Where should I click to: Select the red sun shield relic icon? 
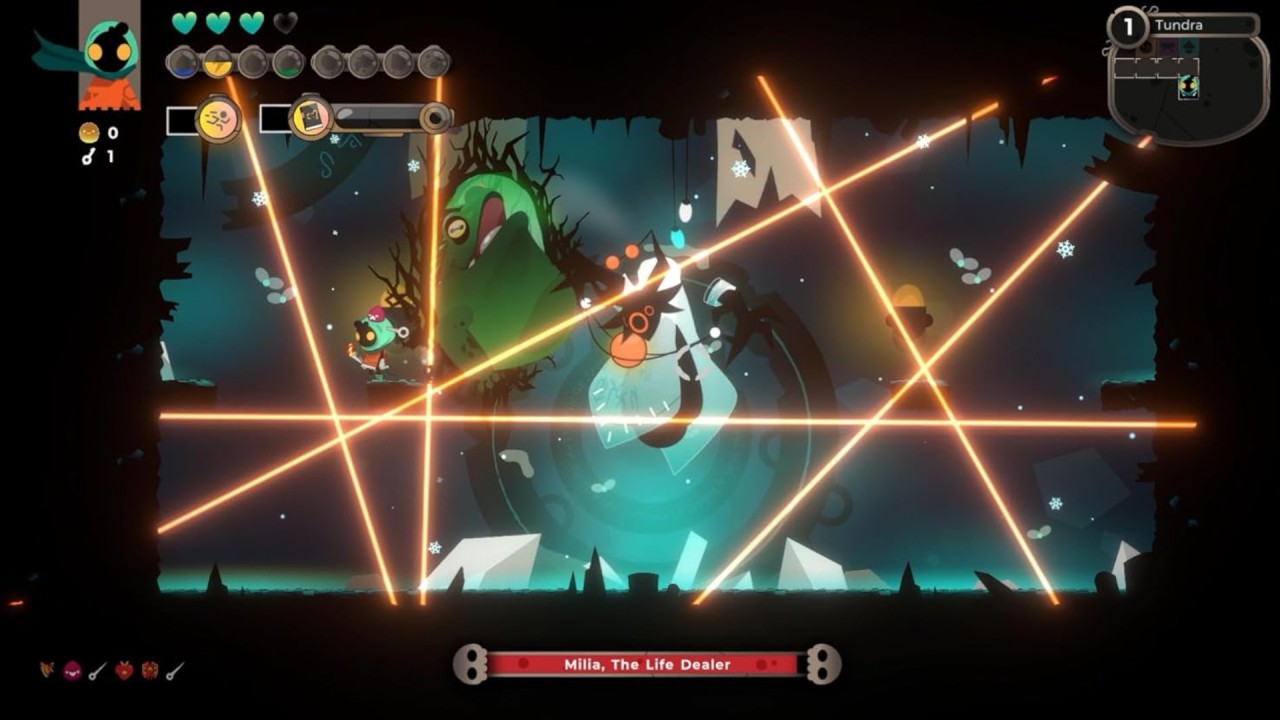click(149, 671)
